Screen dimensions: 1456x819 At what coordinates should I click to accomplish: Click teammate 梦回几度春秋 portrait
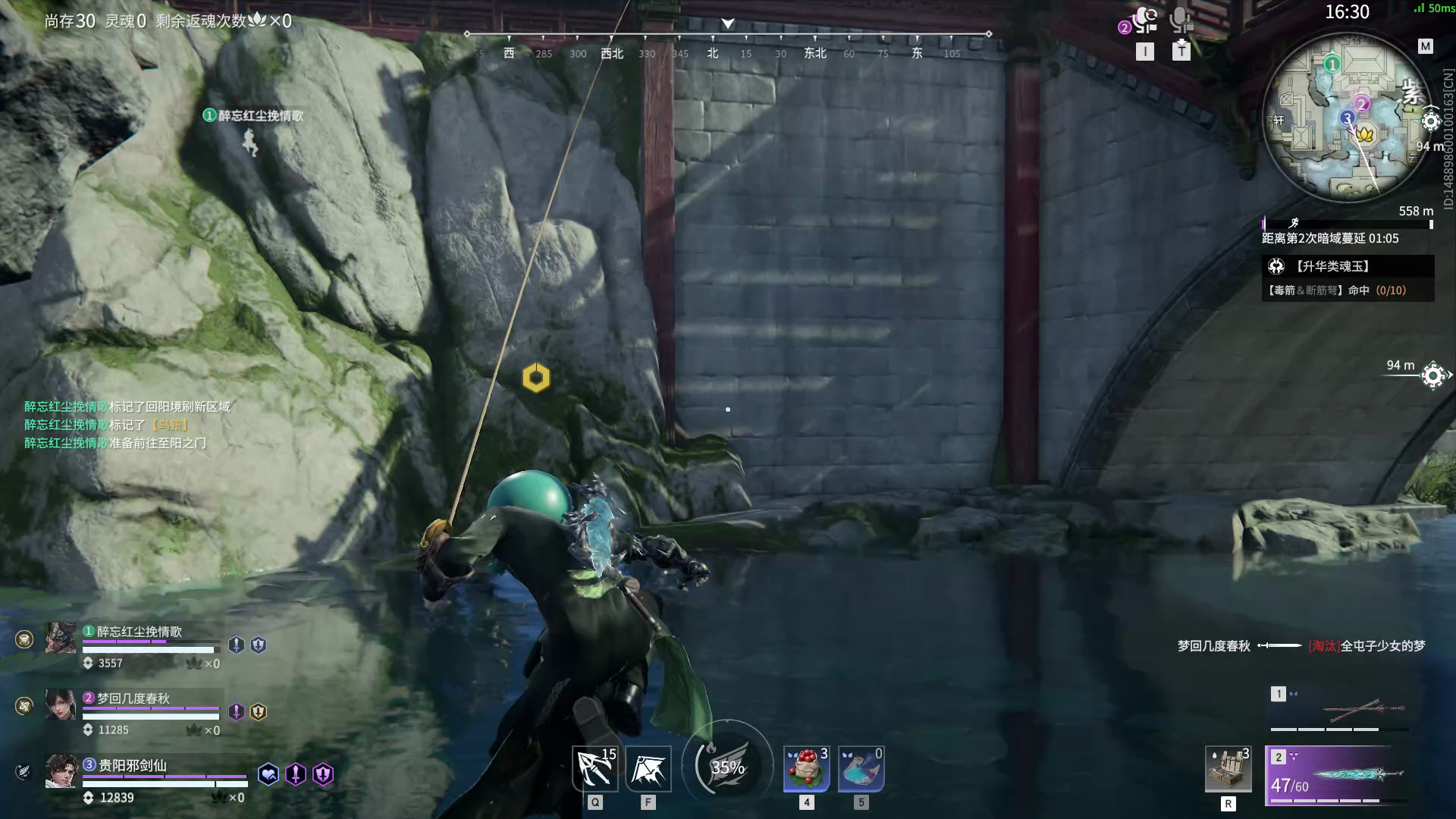pos(61,704)
